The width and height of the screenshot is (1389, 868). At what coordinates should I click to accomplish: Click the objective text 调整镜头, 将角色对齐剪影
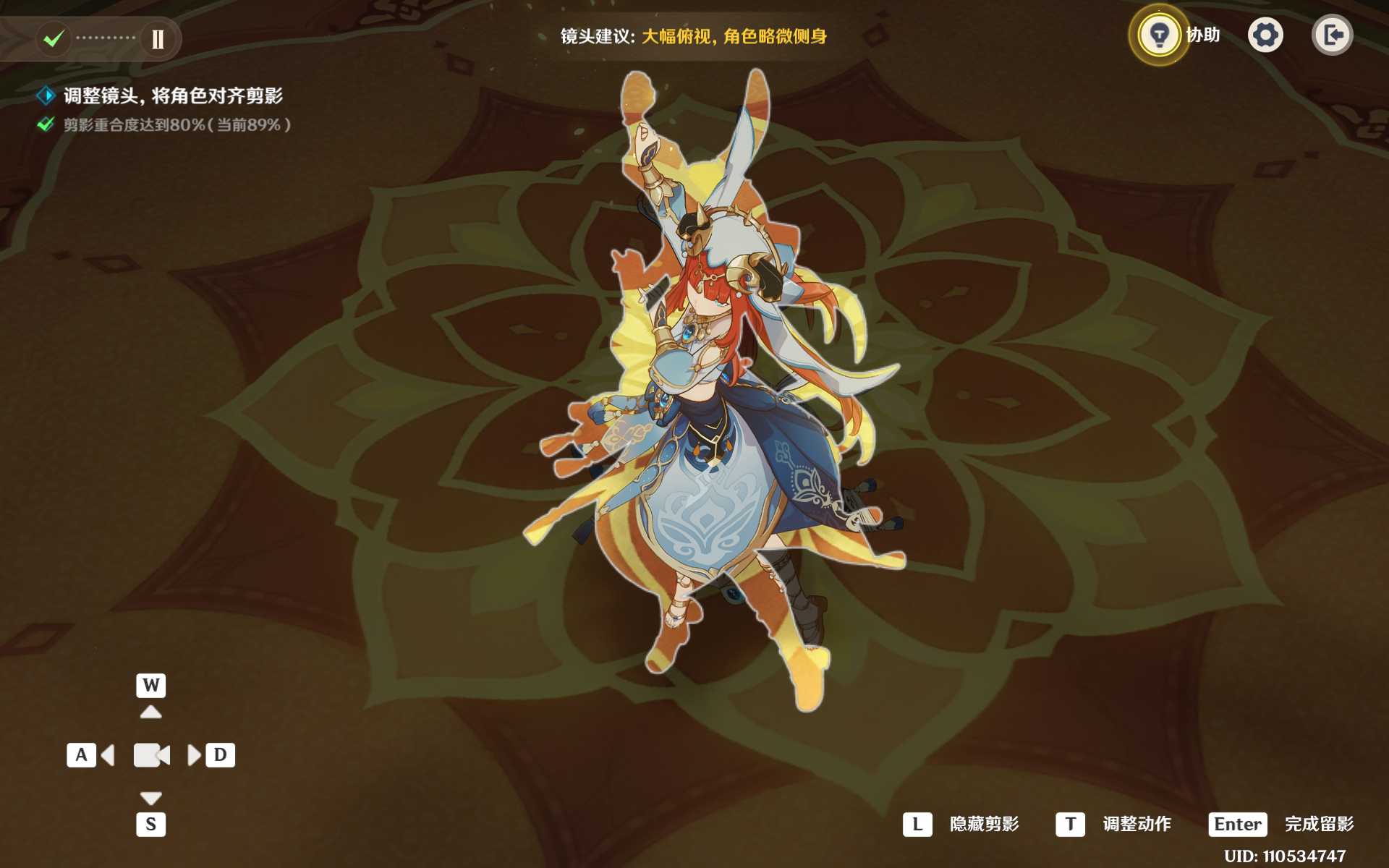click(174, 95)
